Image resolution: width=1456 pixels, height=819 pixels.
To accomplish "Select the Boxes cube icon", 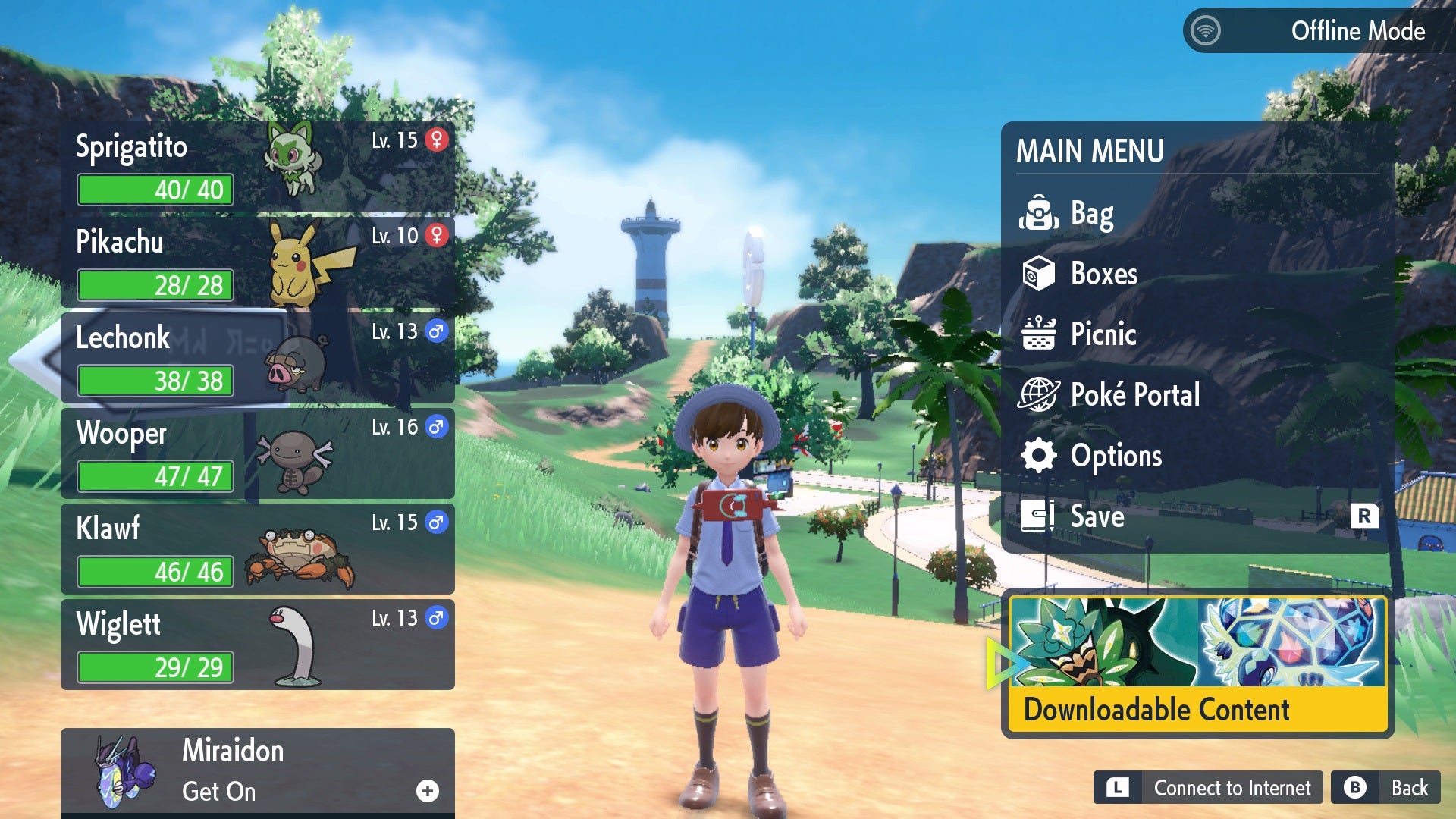I will (x=1039, y=274).
